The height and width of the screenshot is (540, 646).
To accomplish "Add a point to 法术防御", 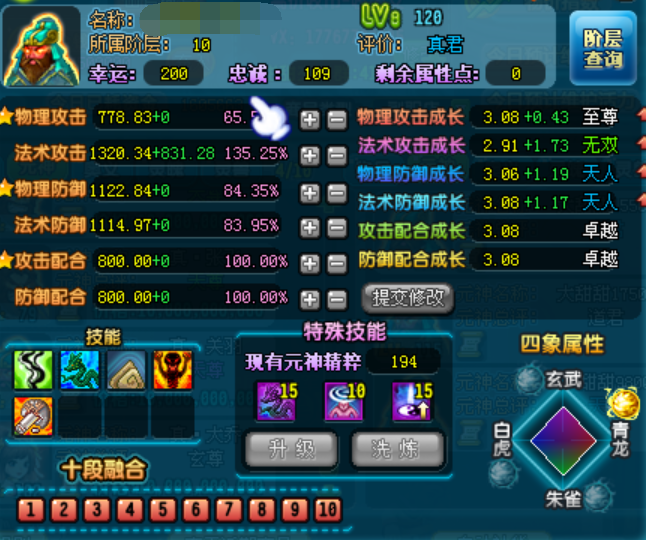I will pos(310,227).
